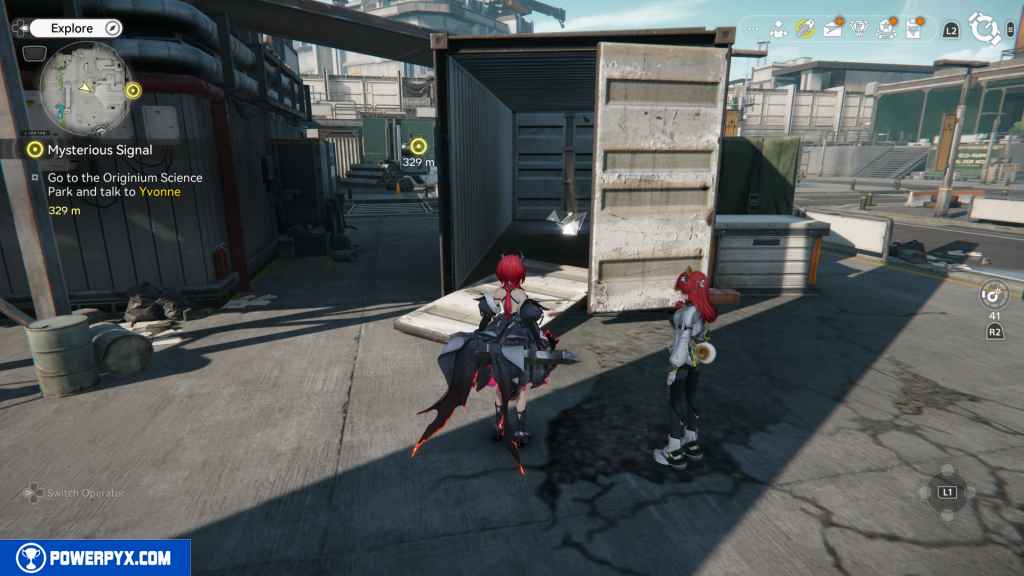The width and height of the screenshot is (1024, 576).
Task: Click the yellow quest marker on the minimap edge
Action: (x=133, y=91)
